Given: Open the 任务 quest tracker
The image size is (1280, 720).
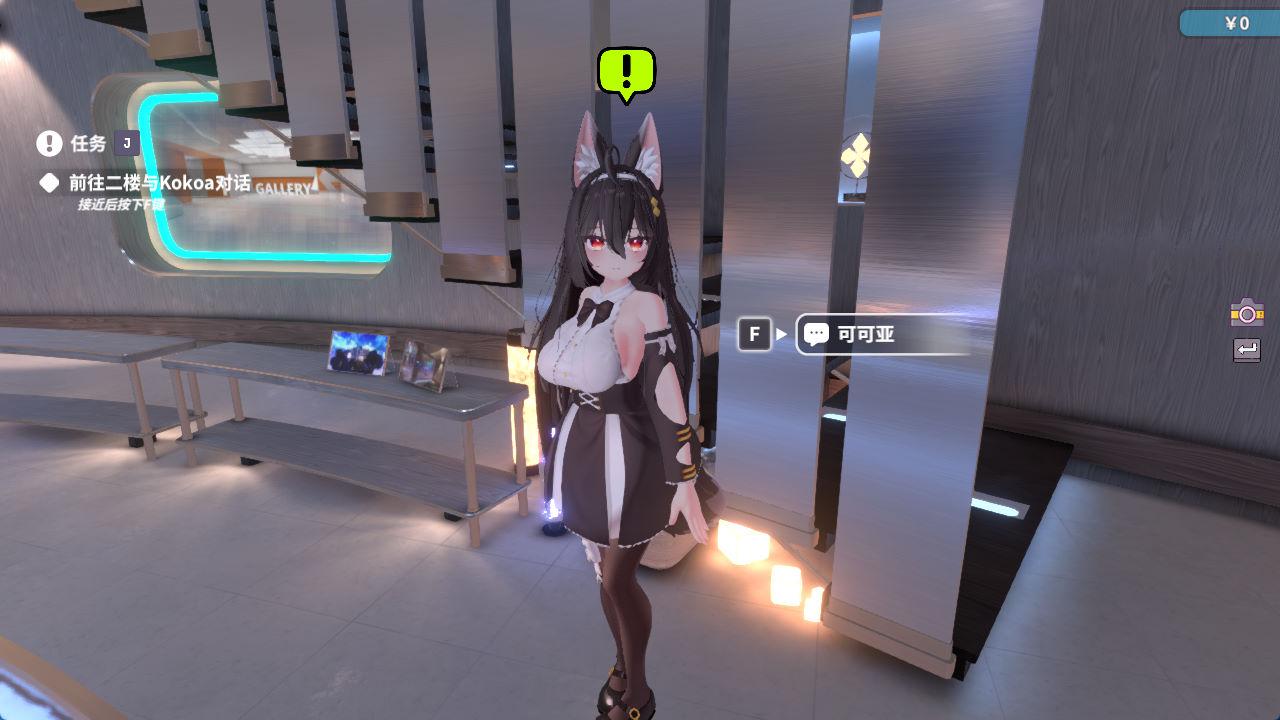Looking at the screenshot, I should tap(86, 143).
